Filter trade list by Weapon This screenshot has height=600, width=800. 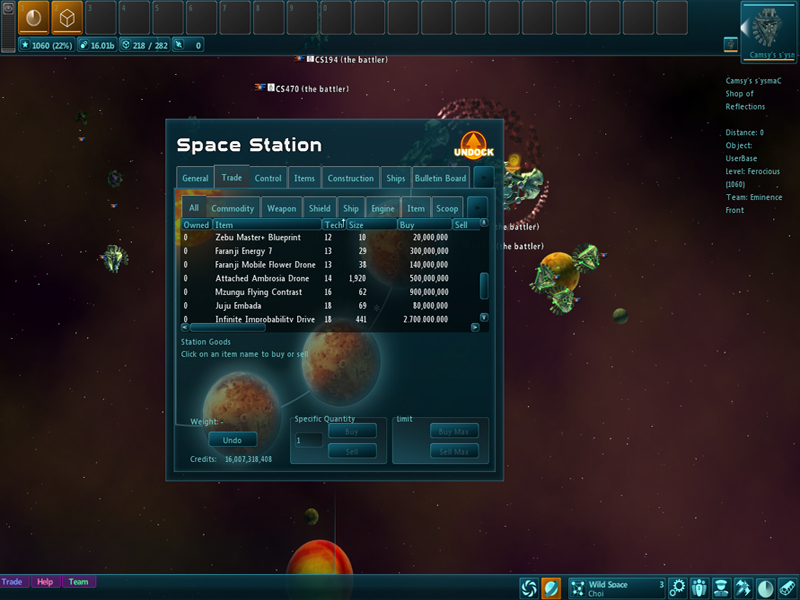coord(282,209)
